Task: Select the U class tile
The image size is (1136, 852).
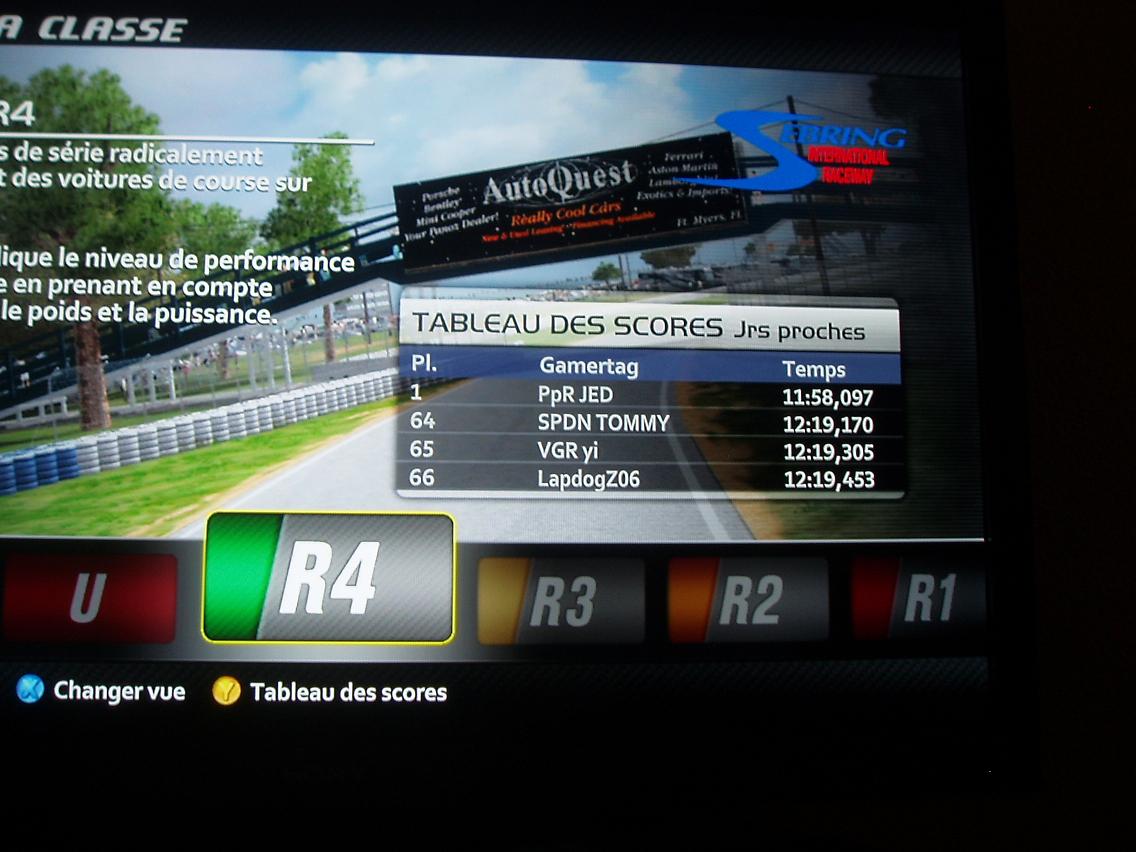Action: pos(90,598)
